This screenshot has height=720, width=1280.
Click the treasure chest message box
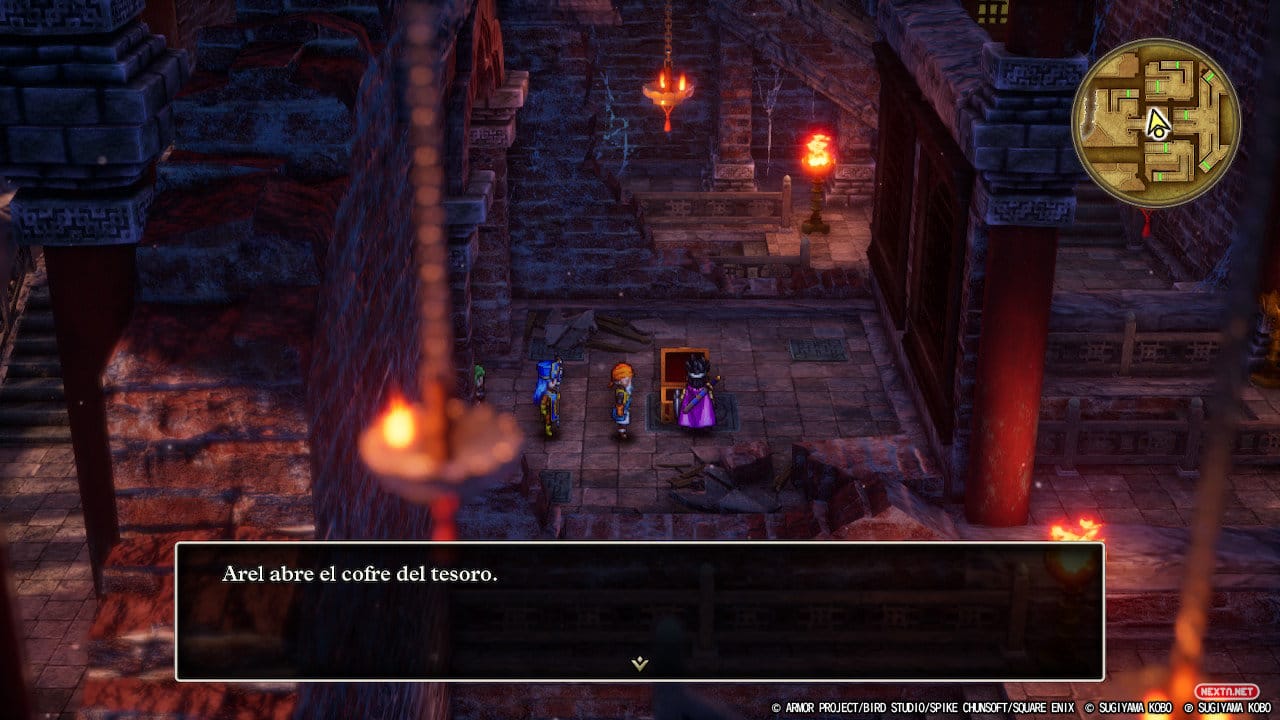tap(640, 611)
